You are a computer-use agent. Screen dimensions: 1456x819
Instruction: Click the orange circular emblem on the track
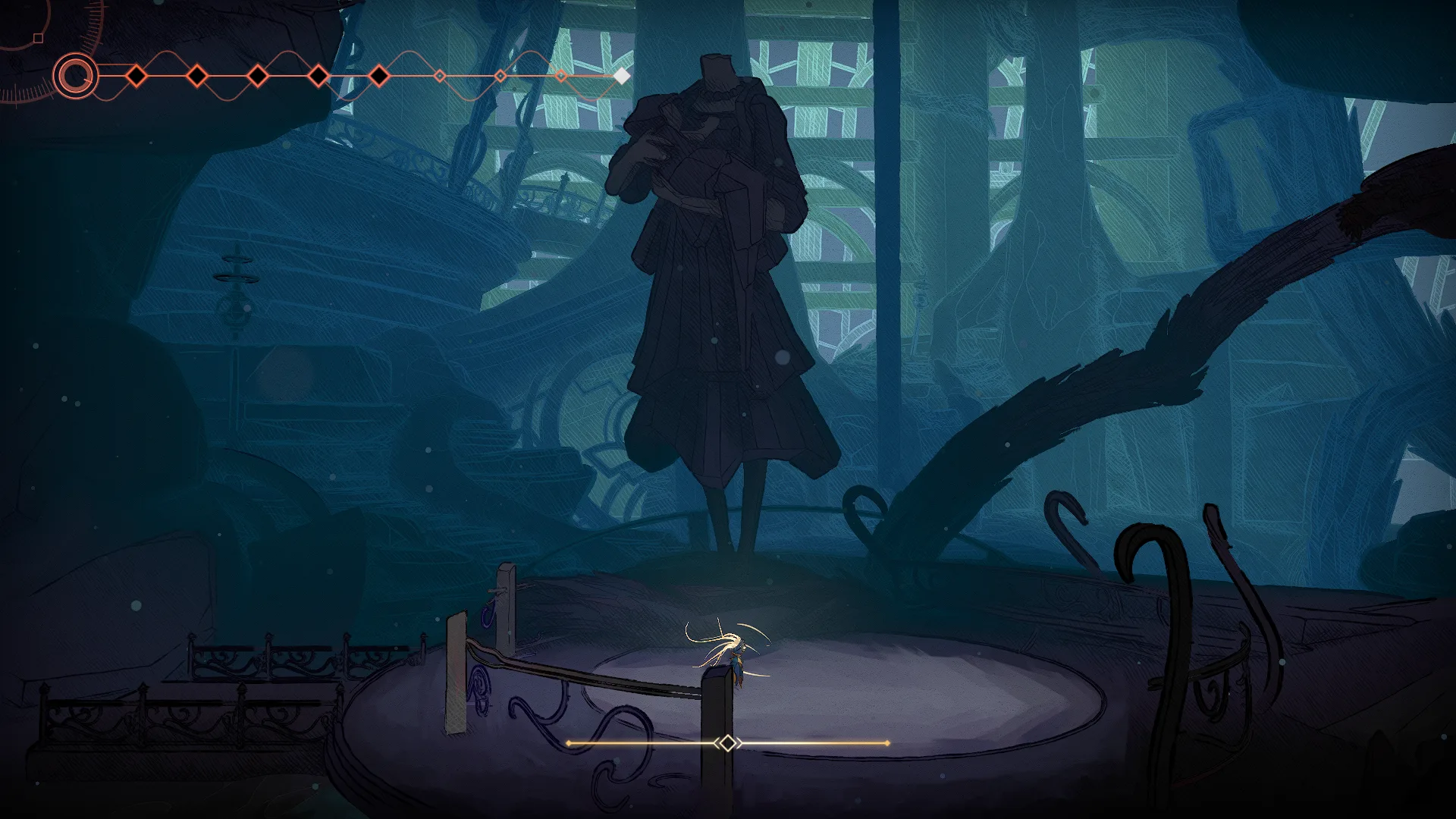(x=76, y=76)
